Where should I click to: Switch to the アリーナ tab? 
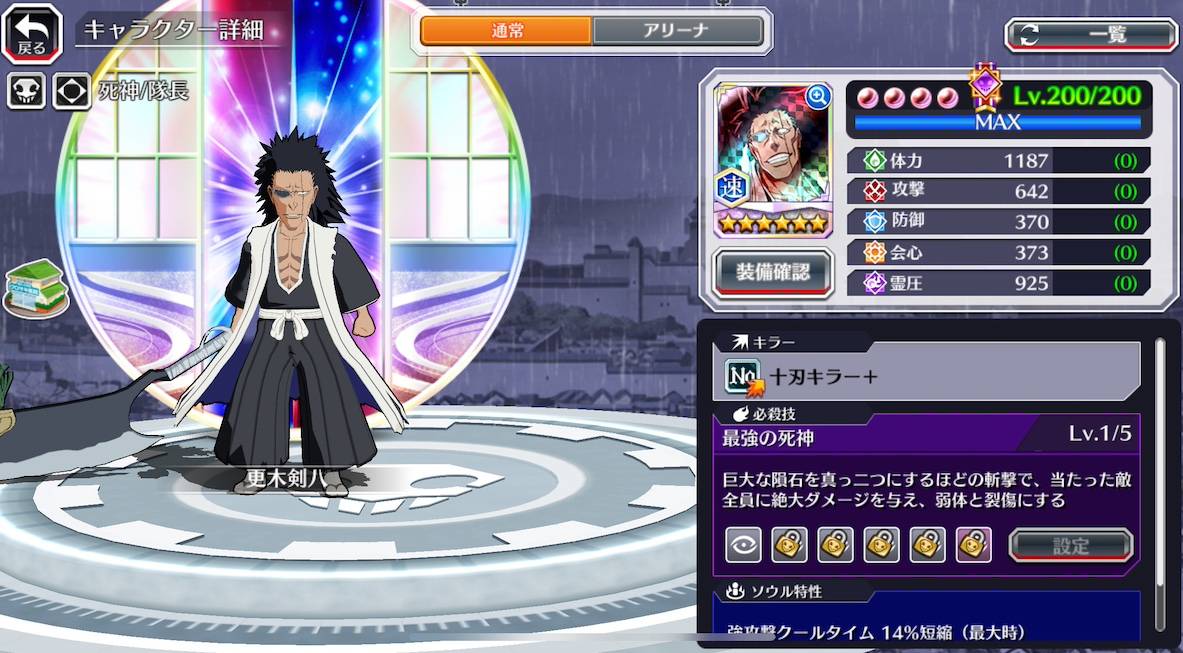(677, 31)
